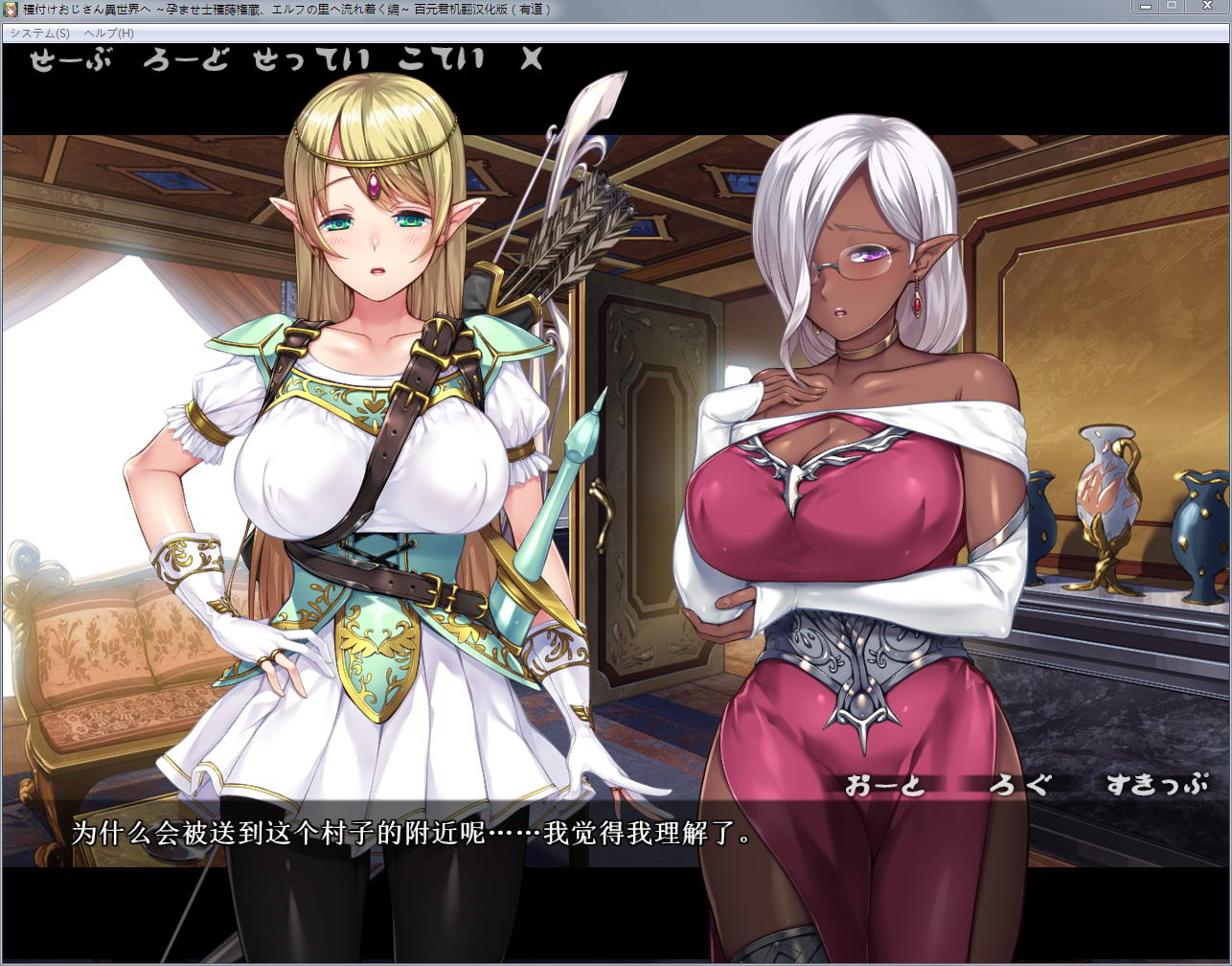Open the せーぶ (Save) menu
1232x966 pixels.
(70, 59)
